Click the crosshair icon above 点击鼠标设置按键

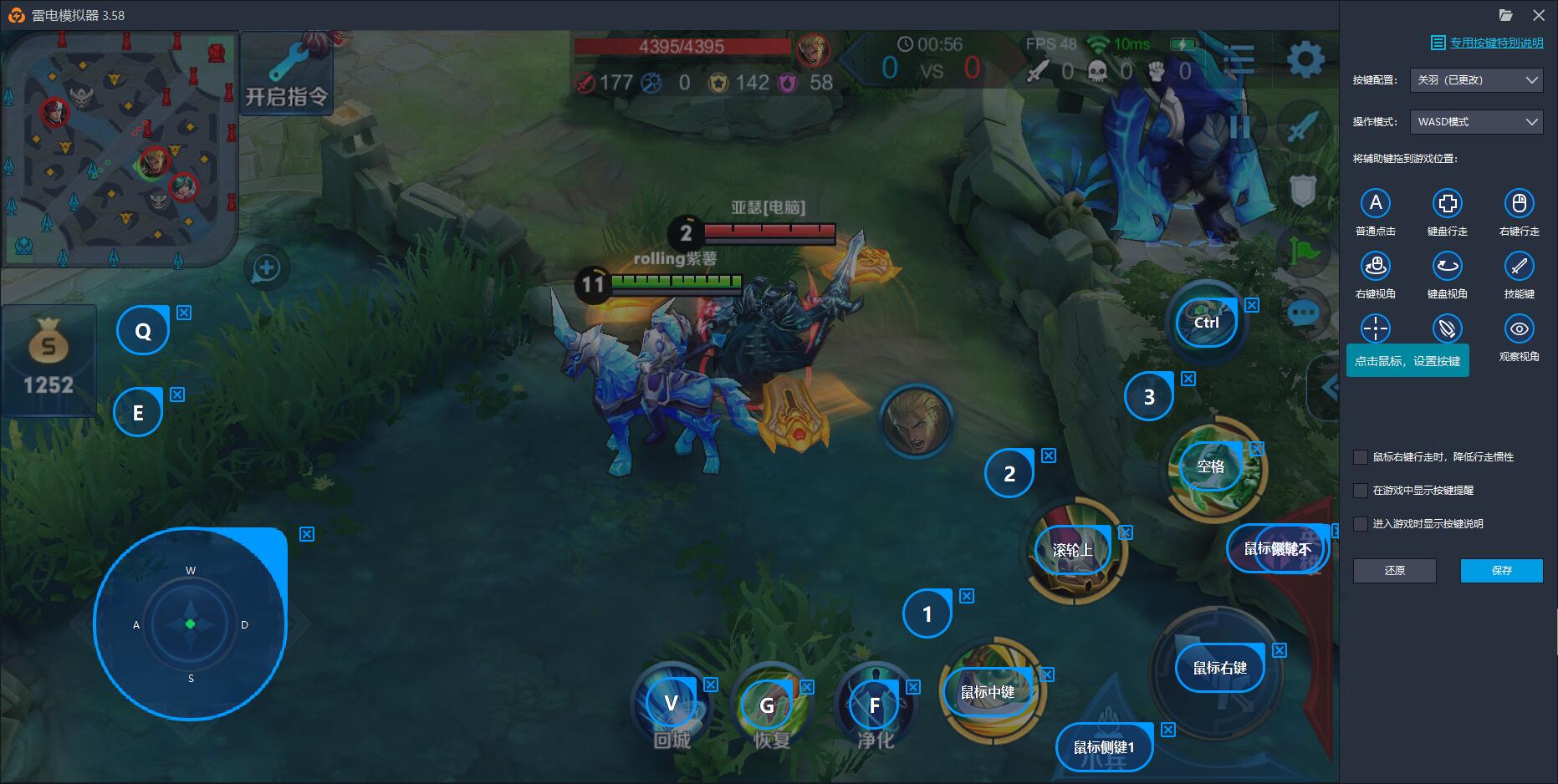1376,329
